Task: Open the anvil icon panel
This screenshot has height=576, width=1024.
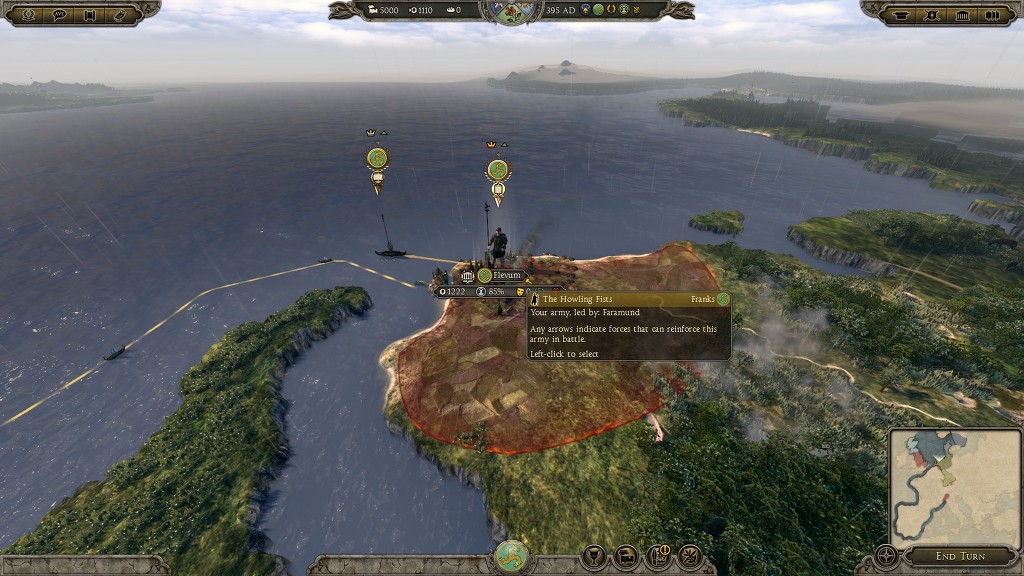Action: (x=899, y=14)
